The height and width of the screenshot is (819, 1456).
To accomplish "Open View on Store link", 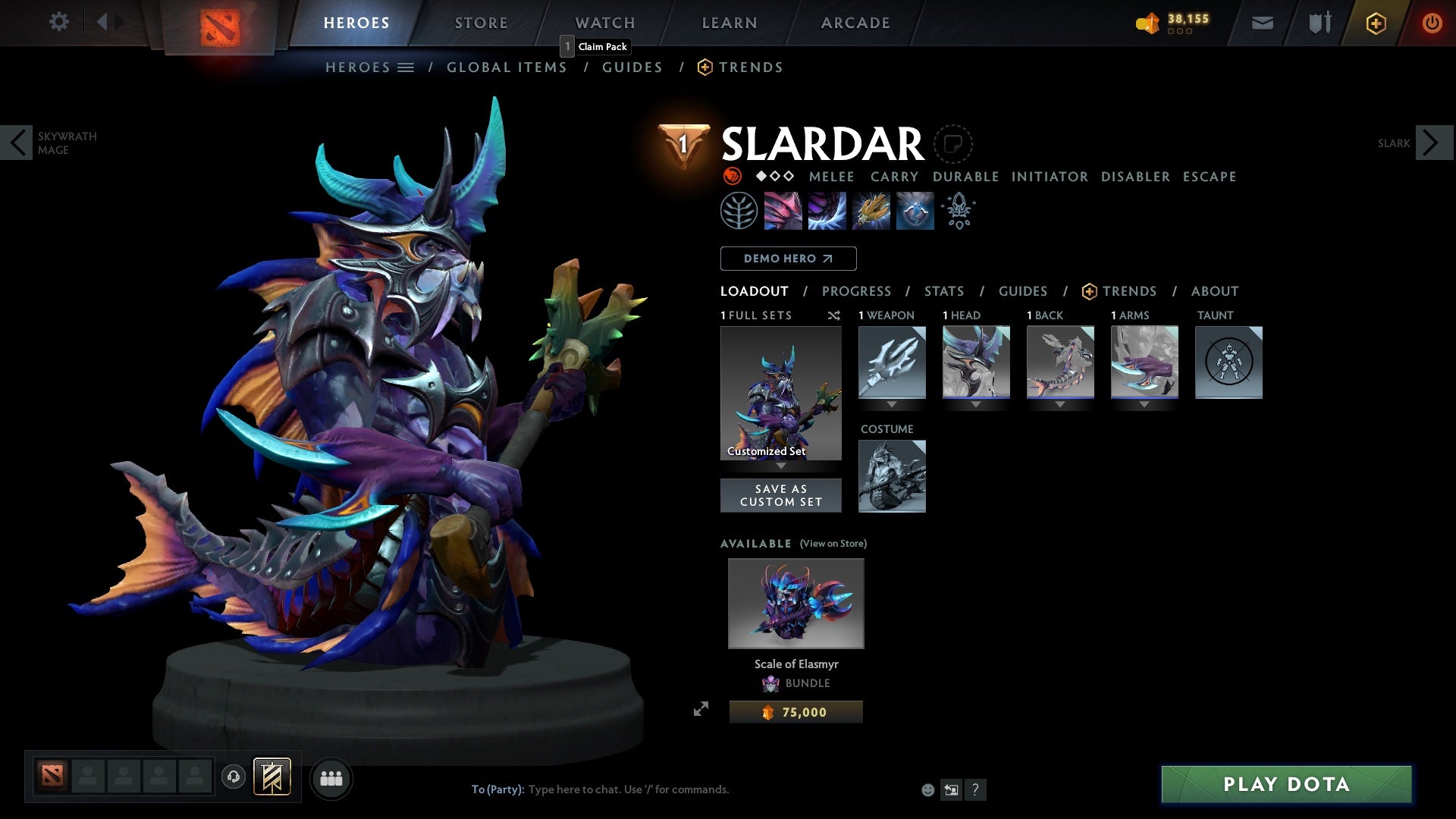I will click(x=832, y=544).
